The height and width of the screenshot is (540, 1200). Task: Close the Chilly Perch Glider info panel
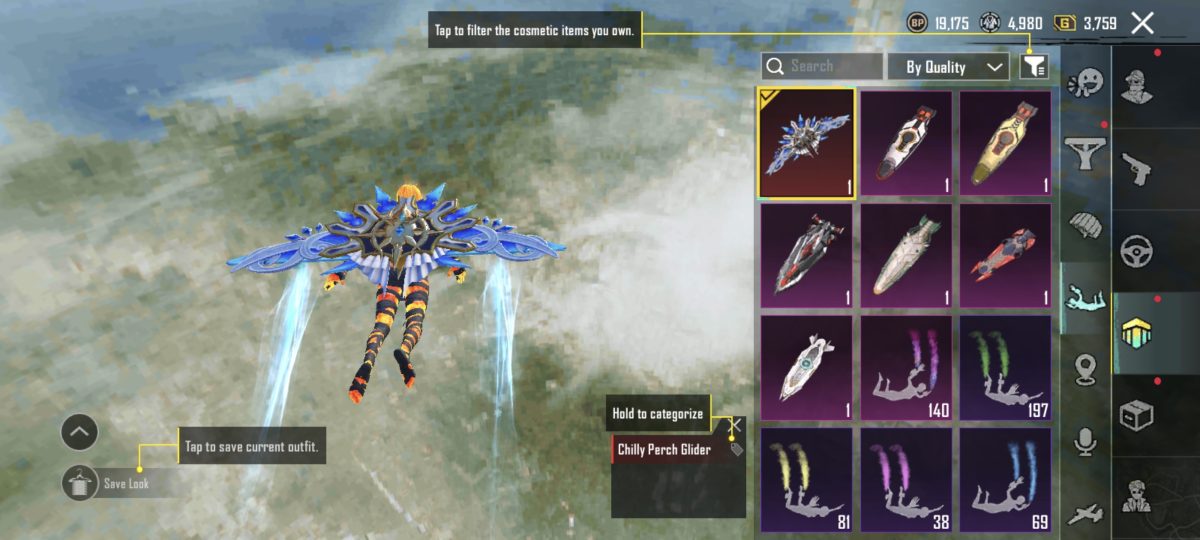pyautogui.click(x=735, y=425)
